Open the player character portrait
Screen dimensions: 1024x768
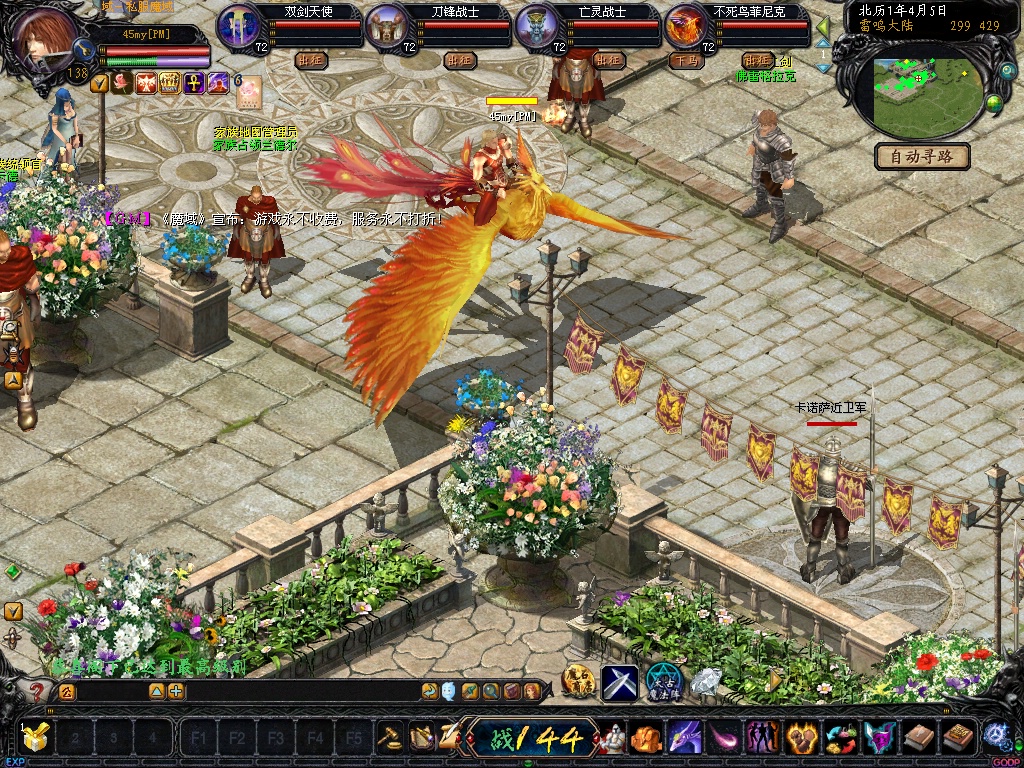click(x=42, y=38)
